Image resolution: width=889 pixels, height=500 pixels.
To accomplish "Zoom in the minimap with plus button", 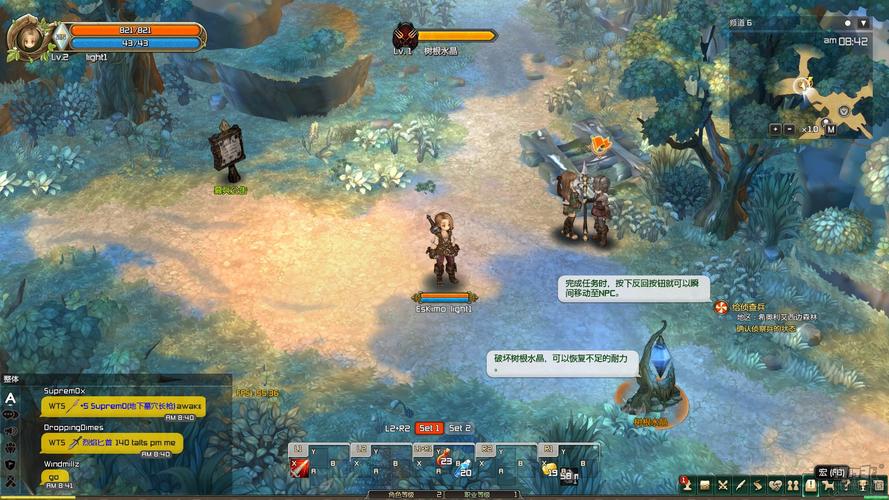I will 775,129.
